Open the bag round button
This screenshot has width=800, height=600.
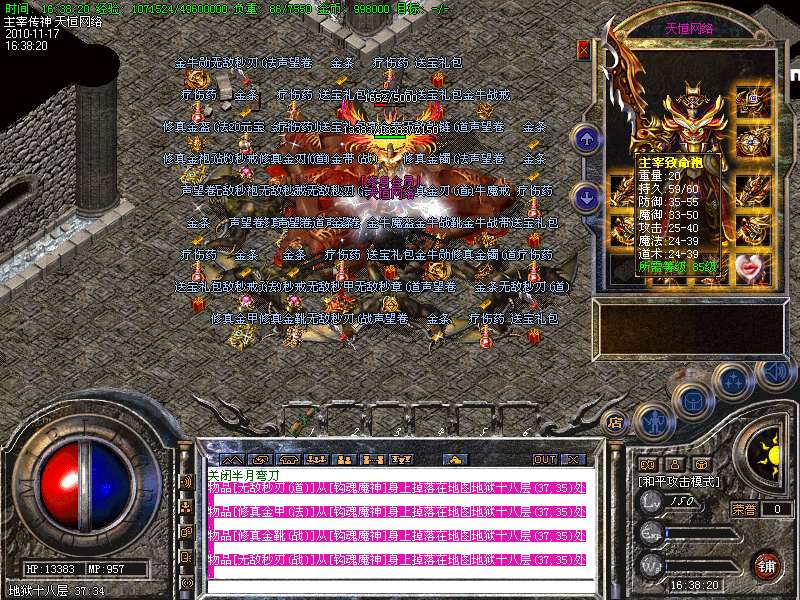[693, 398]
